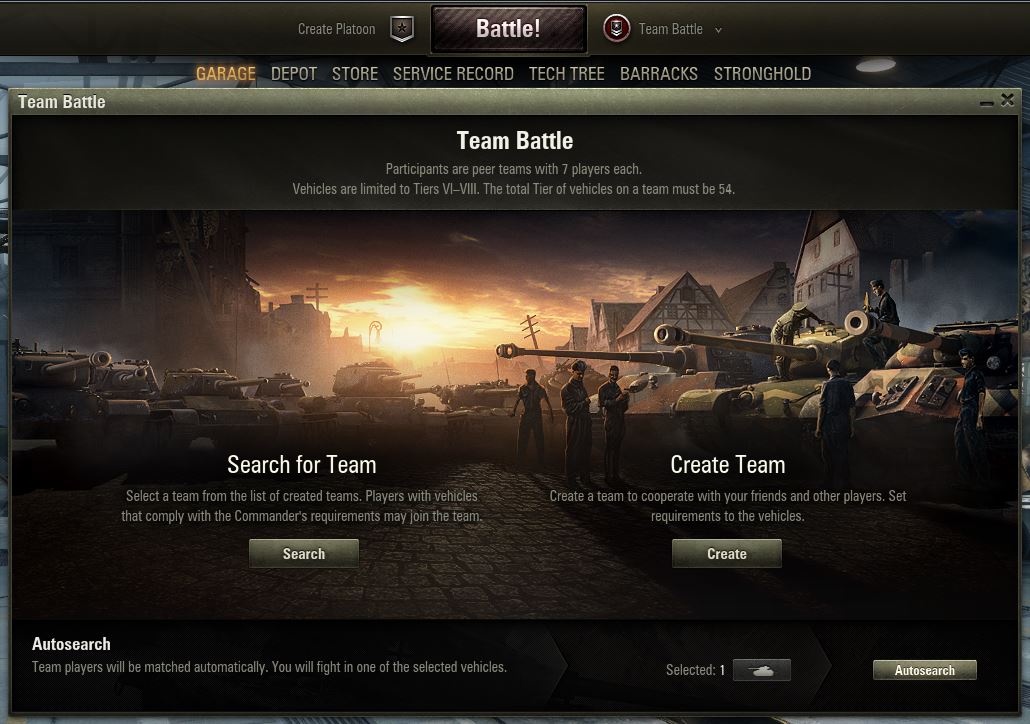Go to the Store tab
Viewport: 1030px width, 724px height.
point(355,74)
